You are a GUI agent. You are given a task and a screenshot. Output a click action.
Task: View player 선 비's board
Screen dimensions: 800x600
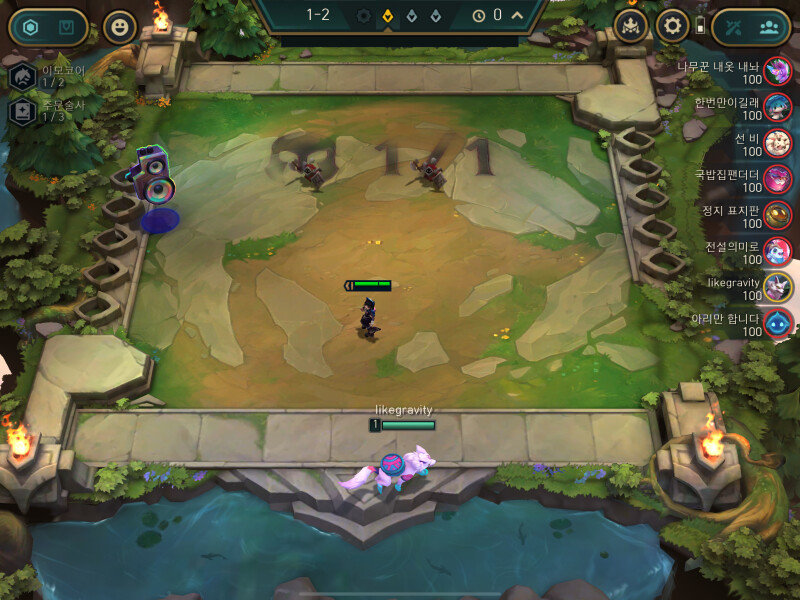click(x=778, y=143)
